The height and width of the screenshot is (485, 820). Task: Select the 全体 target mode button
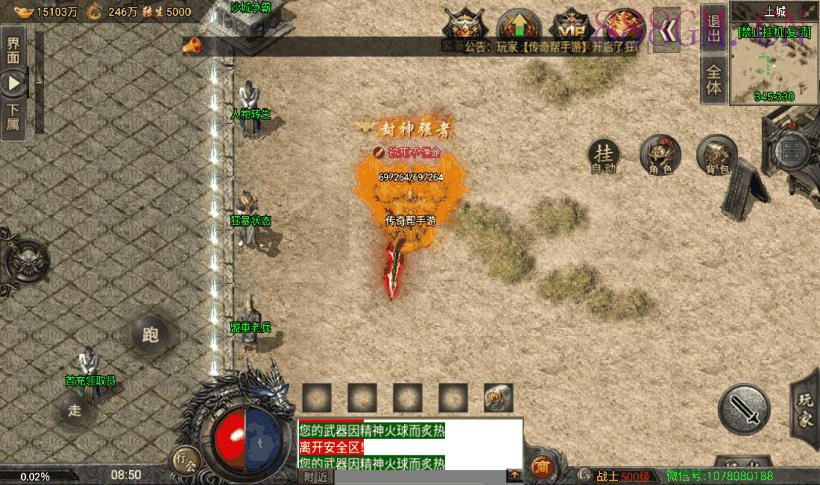(714, 79)
